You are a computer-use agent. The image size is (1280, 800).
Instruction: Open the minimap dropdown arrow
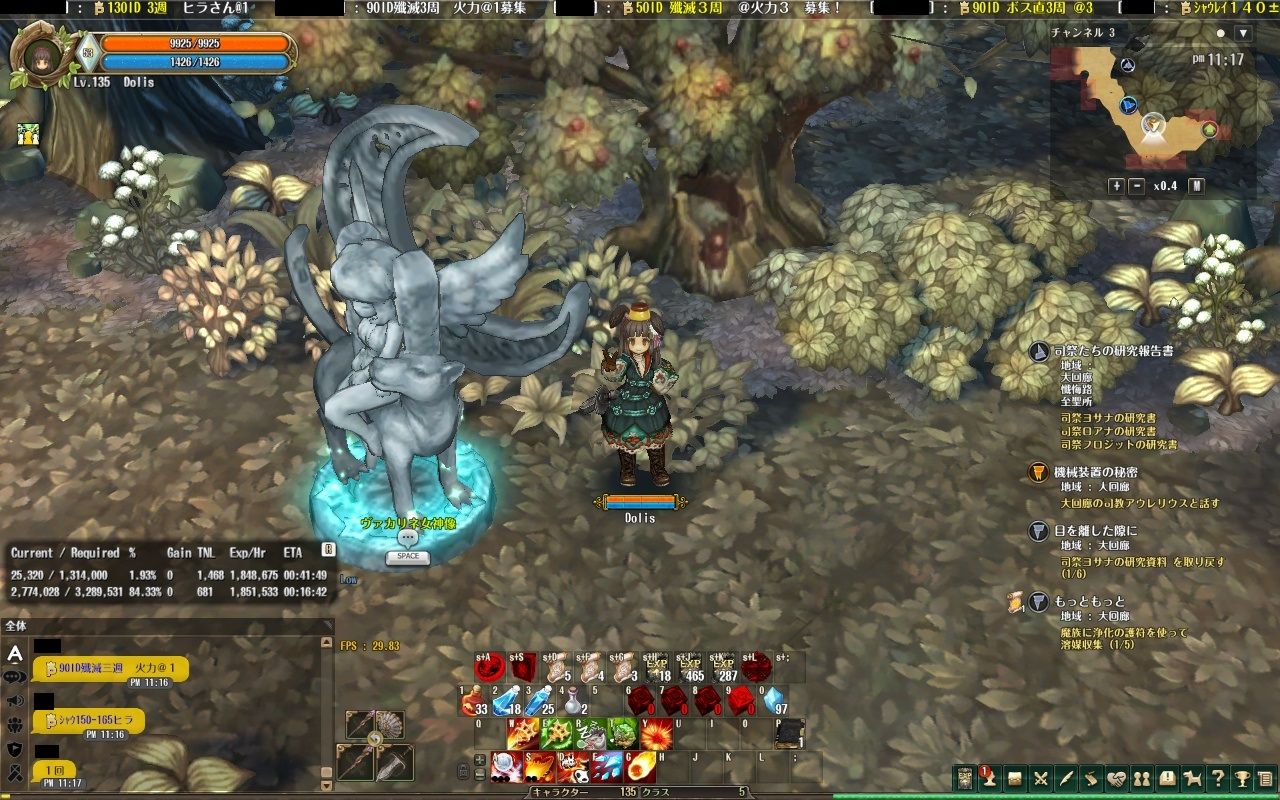[x=1243, y=32]
